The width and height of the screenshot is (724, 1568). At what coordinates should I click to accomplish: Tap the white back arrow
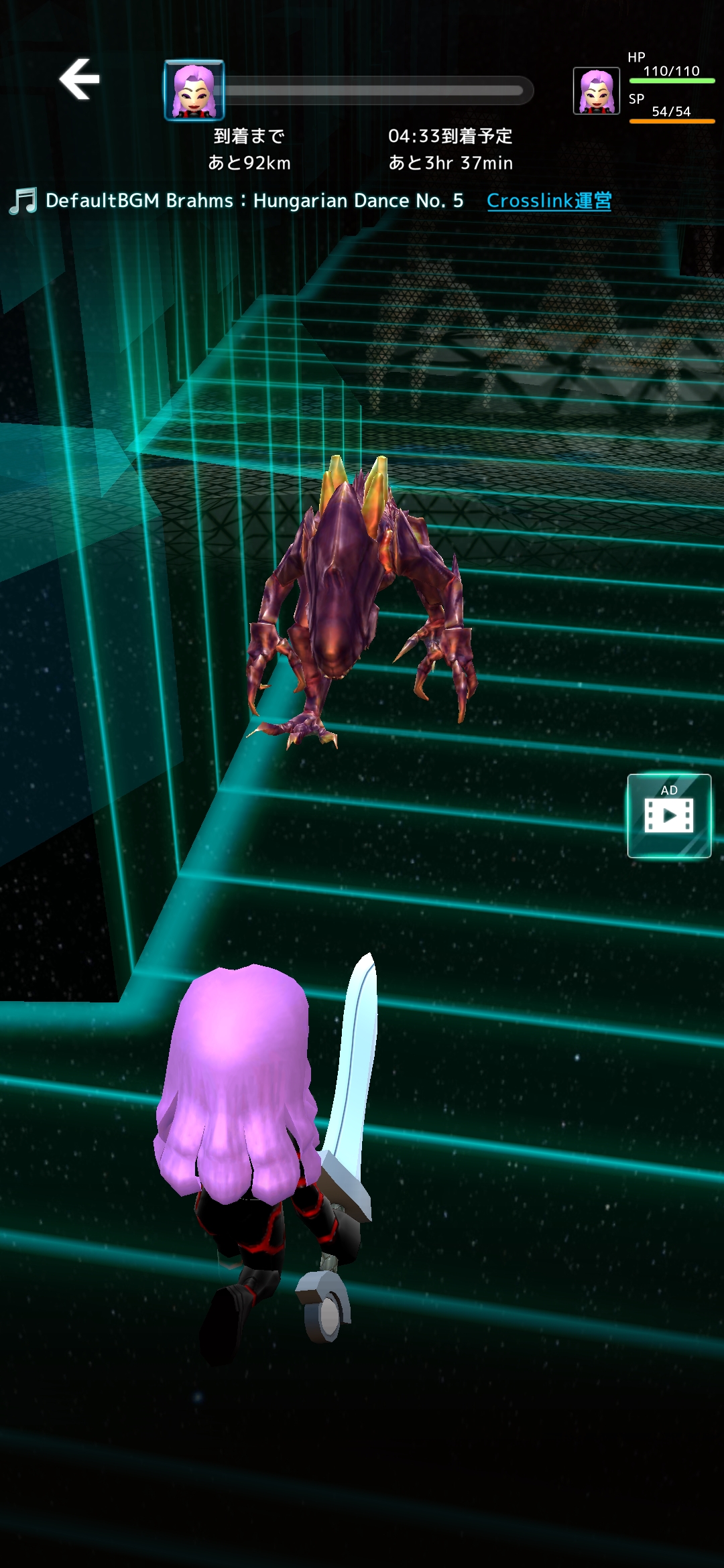coord(80,79)
